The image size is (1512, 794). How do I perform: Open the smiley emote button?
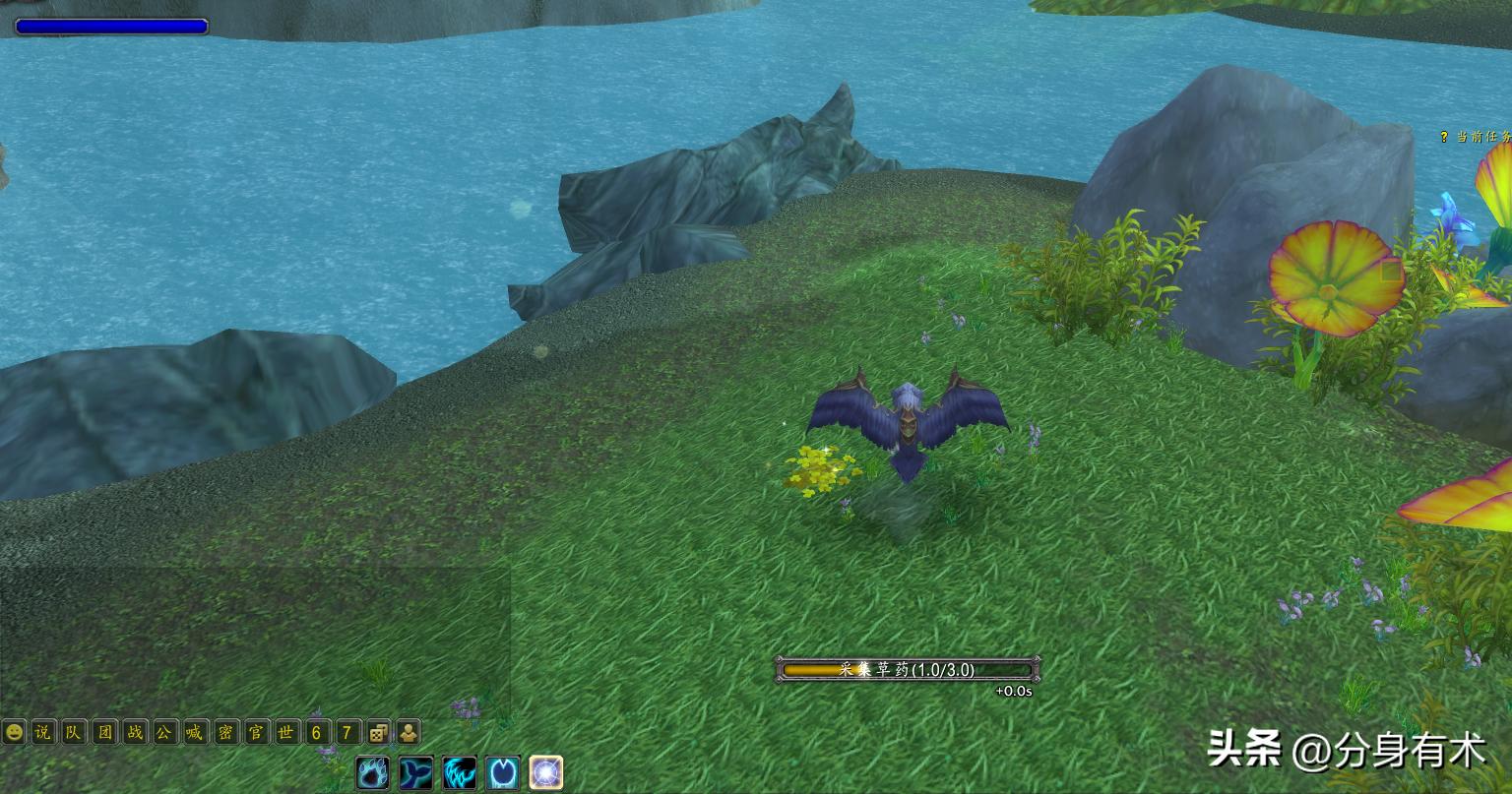tap(14, 733)
